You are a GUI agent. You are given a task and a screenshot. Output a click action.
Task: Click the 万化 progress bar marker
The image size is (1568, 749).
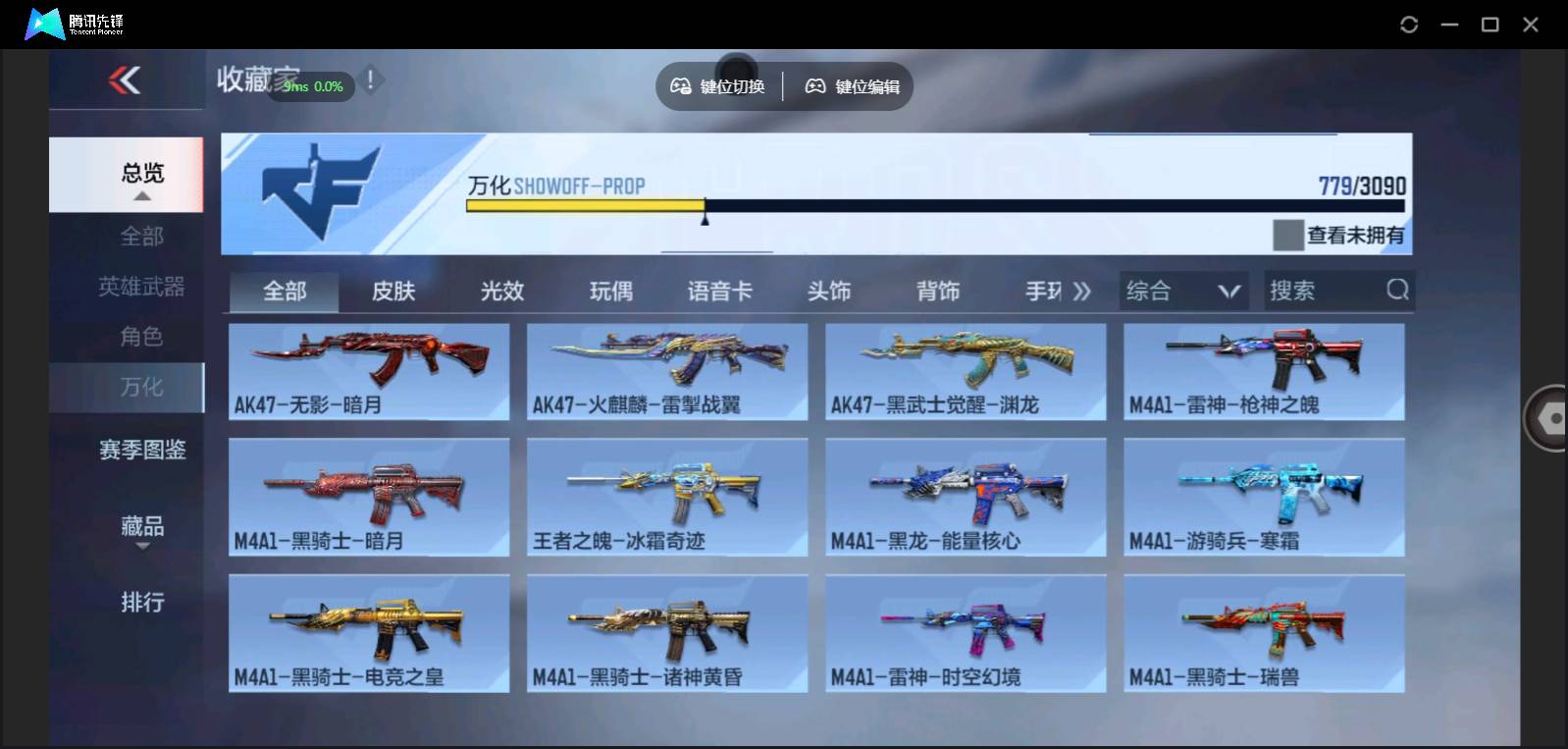[706, 218]
